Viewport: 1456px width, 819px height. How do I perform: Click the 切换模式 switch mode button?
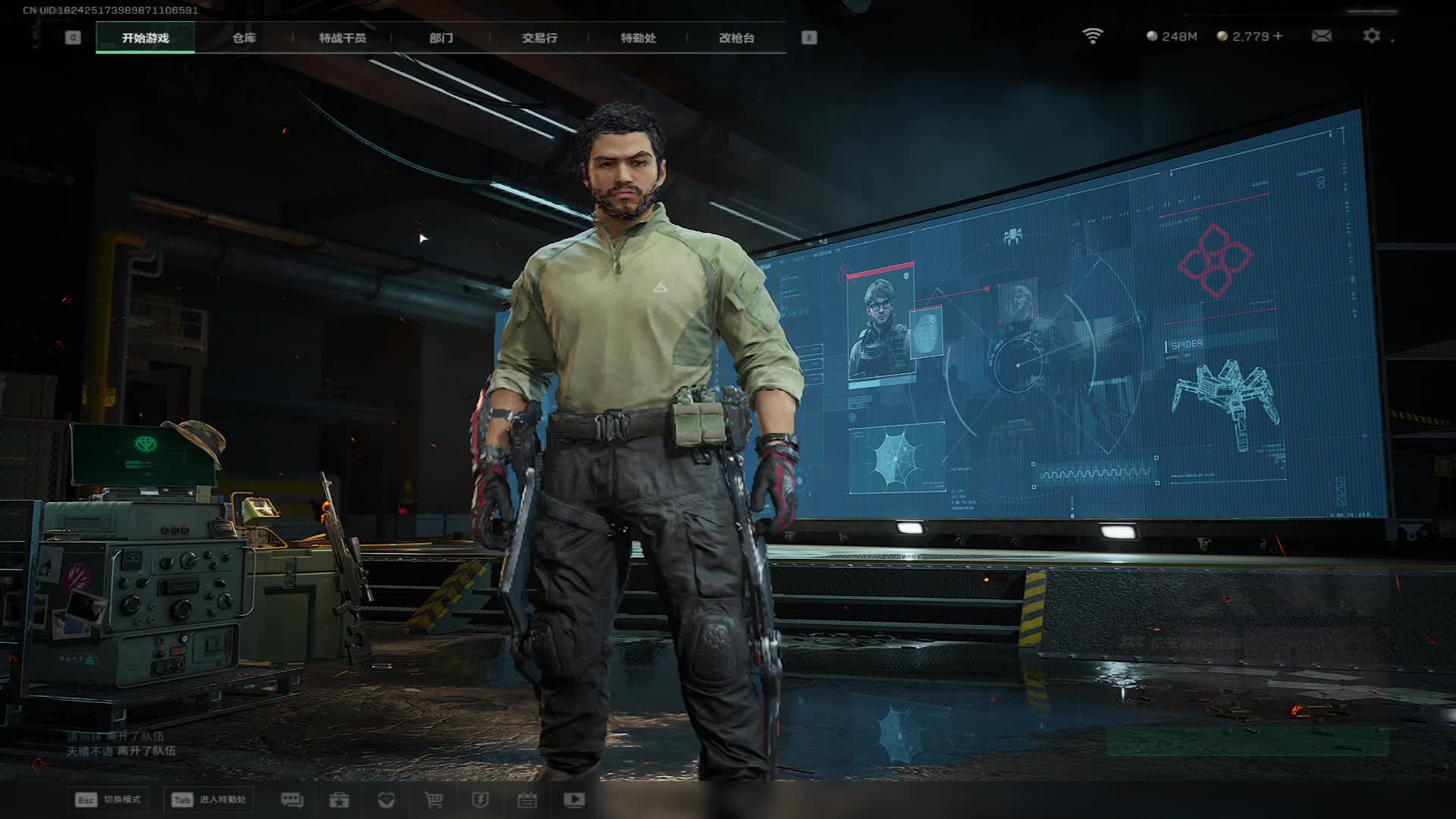108,800
